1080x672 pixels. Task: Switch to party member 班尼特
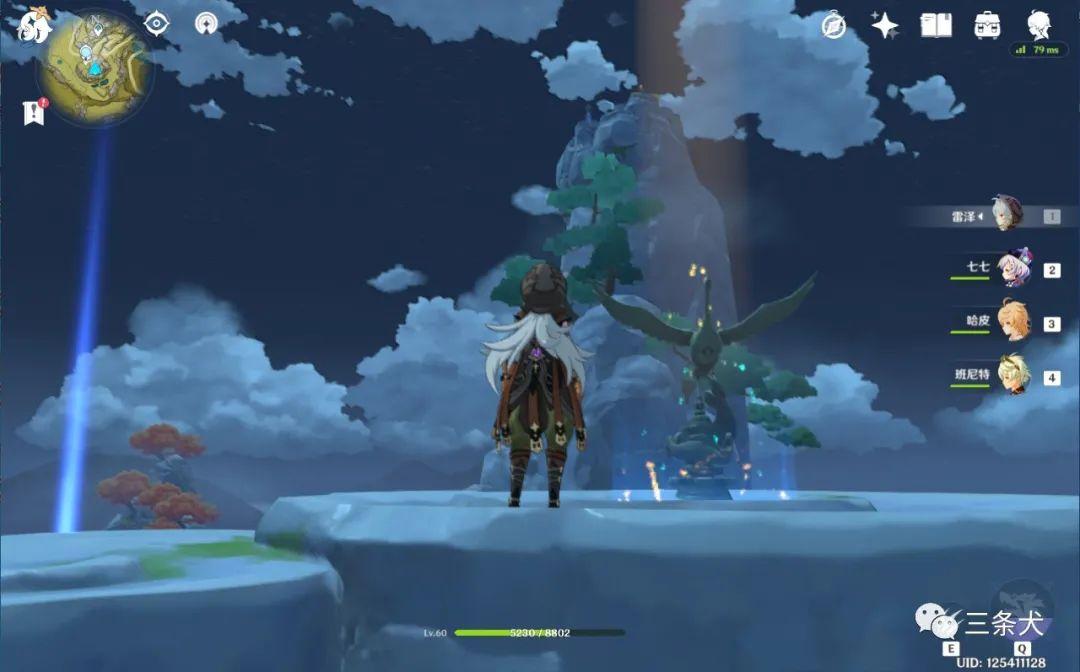pyautogui.click(x=1012, y=377)
